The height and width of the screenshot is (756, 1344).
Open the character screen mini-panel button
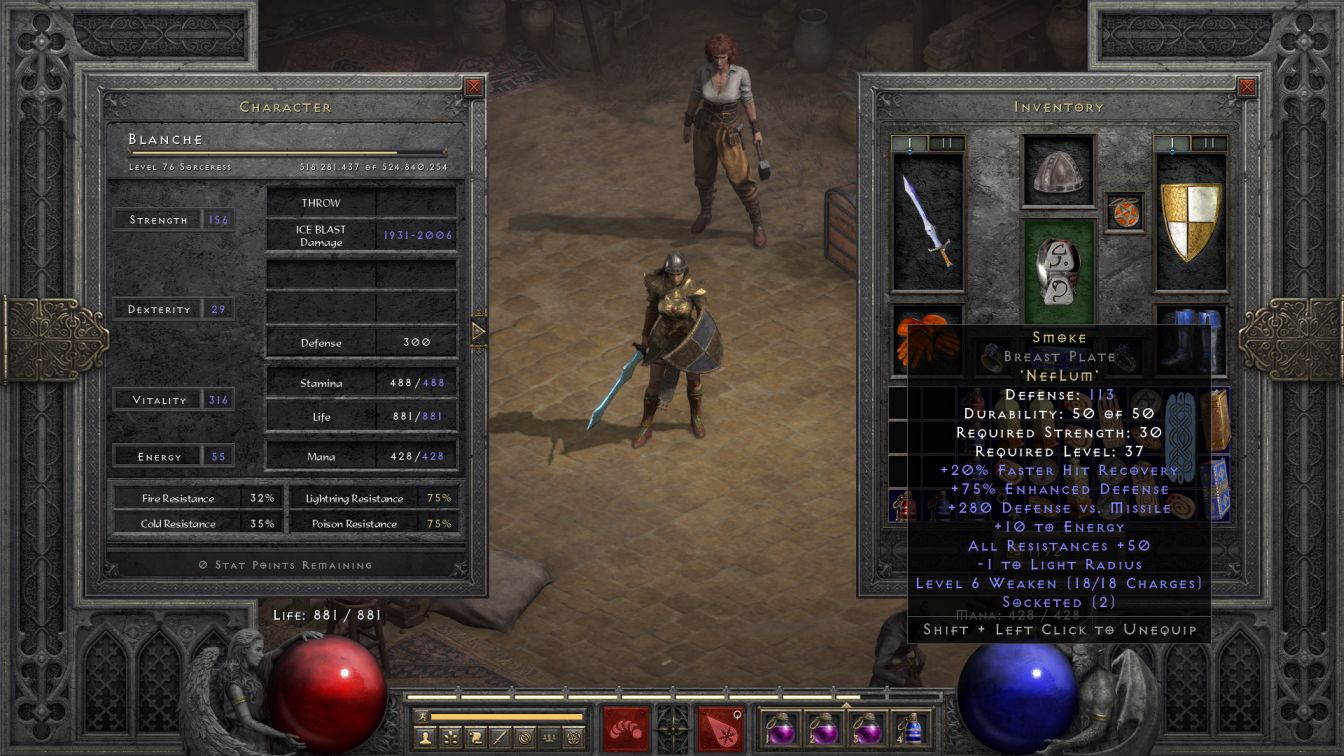(x=427, y=737)
